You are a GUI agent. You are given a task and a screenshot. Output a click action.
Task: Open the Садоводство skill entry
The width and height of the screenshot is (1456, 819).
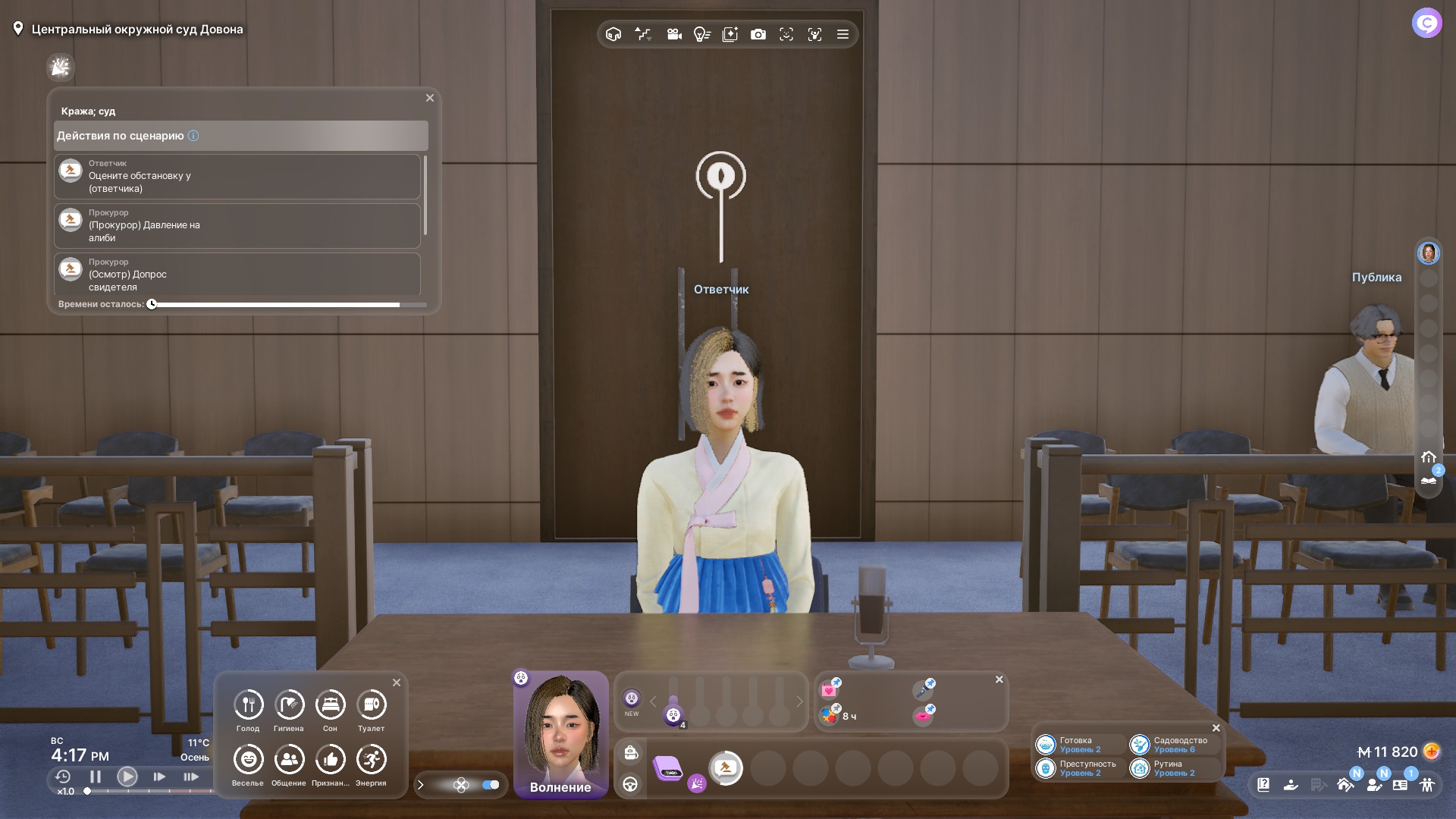pos(1173,745)
